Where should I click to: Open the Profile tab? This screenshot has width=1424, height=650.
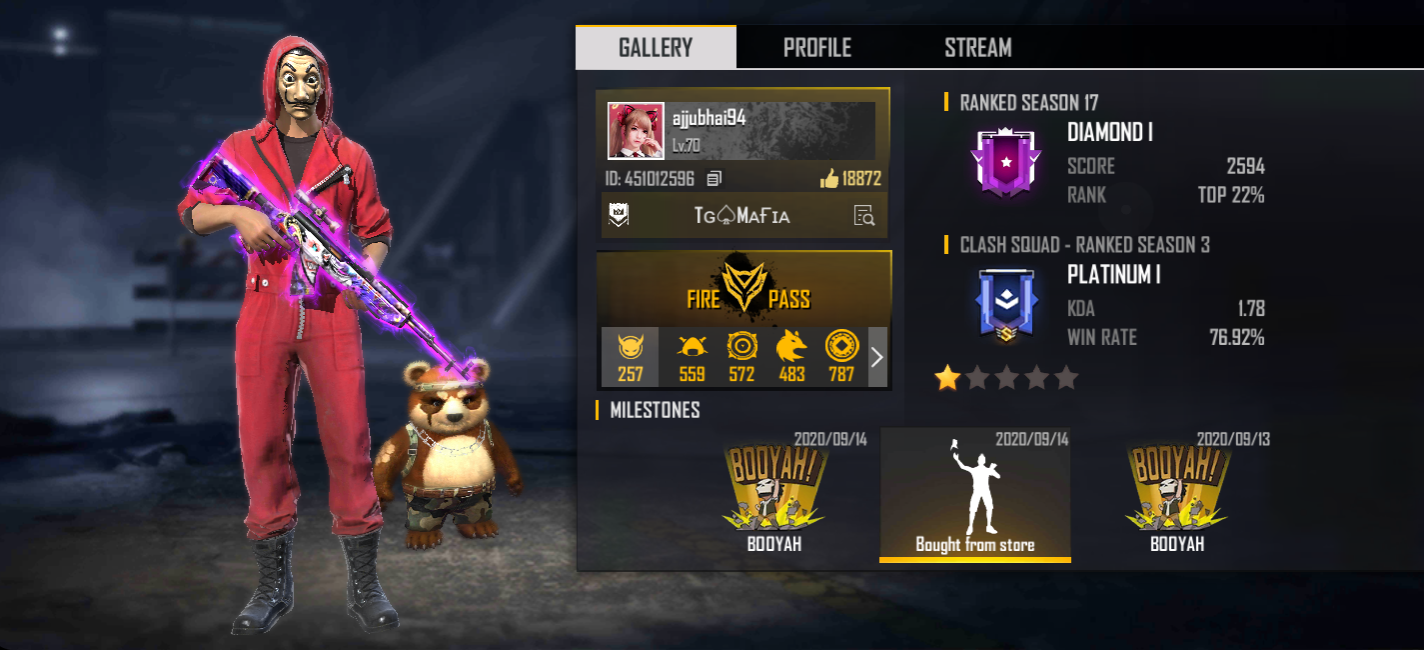click(x=817, y=47)
